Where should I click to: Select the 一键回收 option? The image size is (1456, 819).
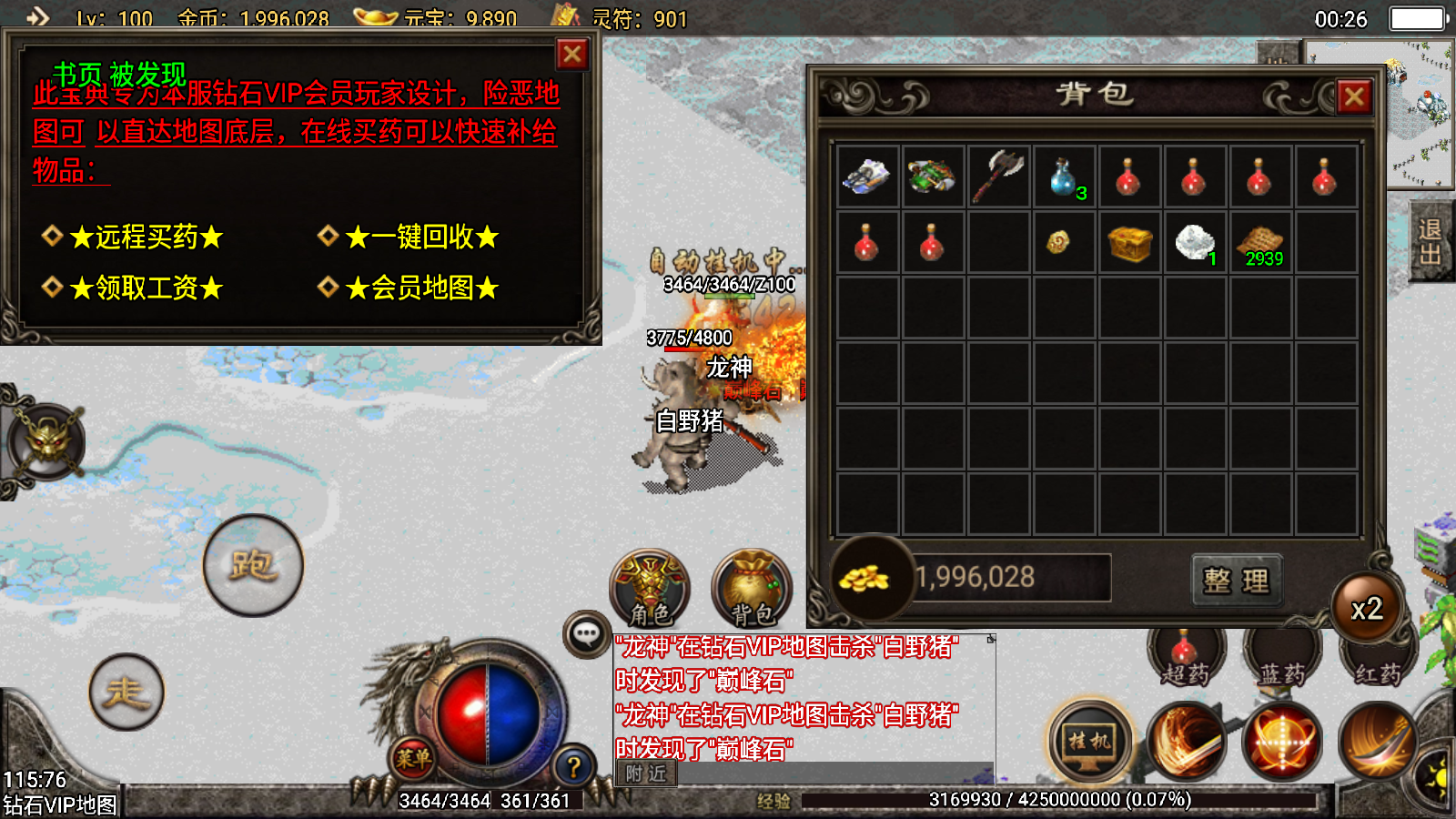[x=421, y=238]
